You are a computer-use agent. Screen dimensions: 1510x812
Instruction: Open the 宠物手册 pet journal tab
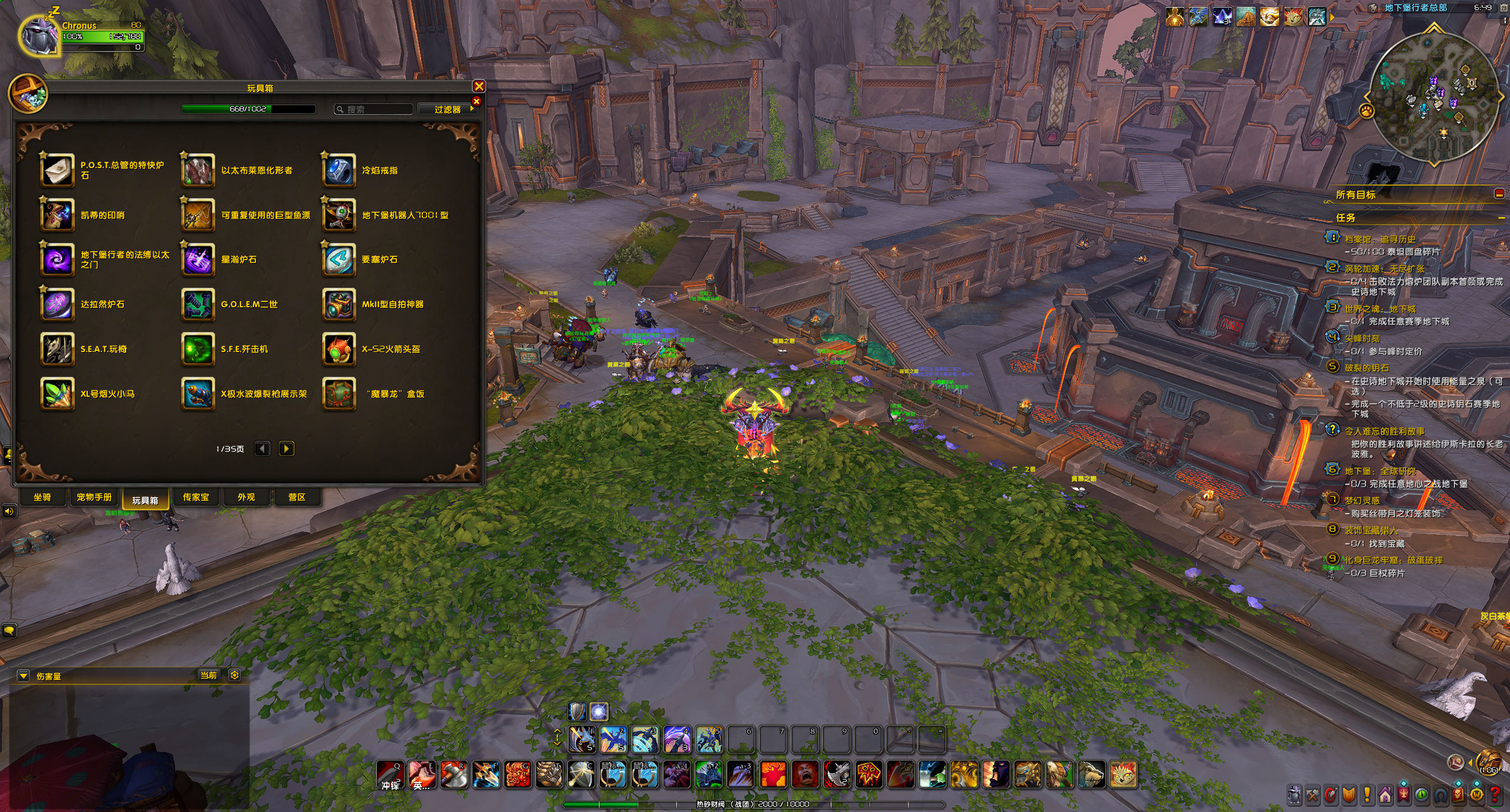pyautogui.click(x=94, y=497)
